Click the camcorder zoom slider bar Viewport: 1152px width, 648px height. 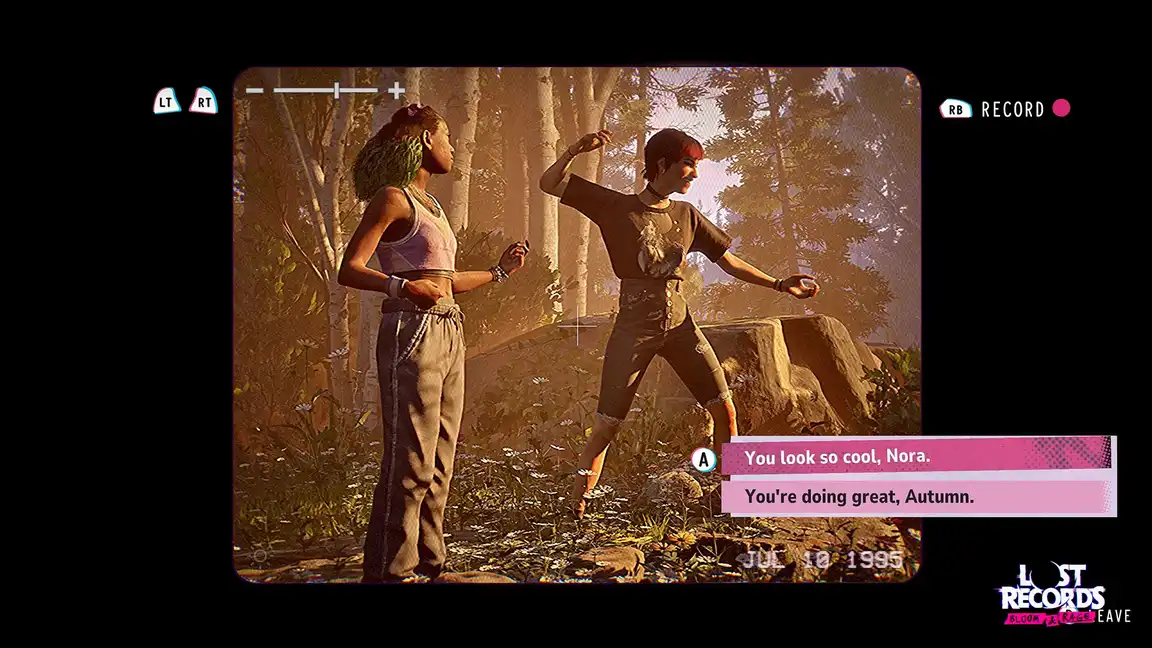pyautogui.click(x=326, y=91)
